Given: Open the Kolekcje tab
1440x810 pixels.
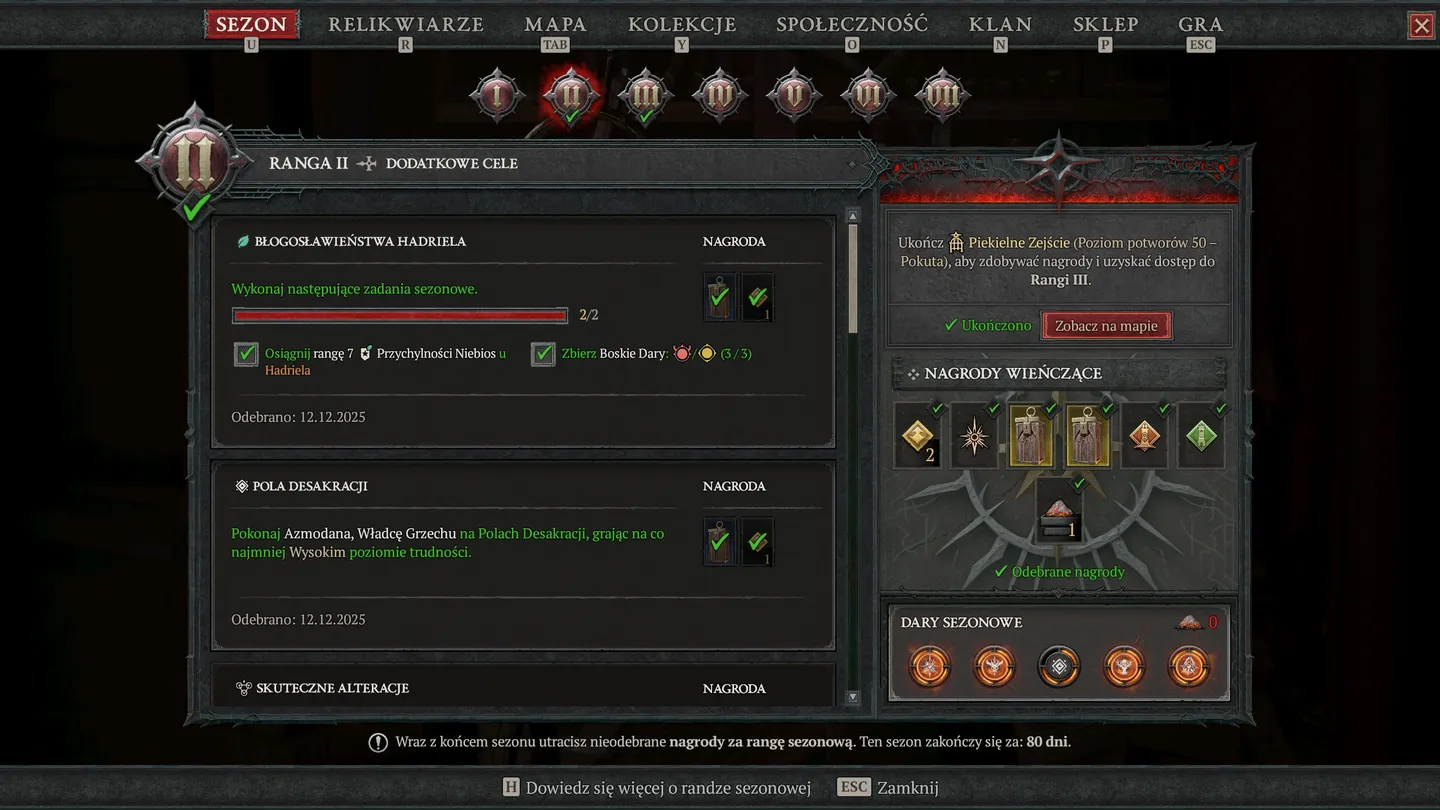Looking at the screenshot, I should (682, 25).
